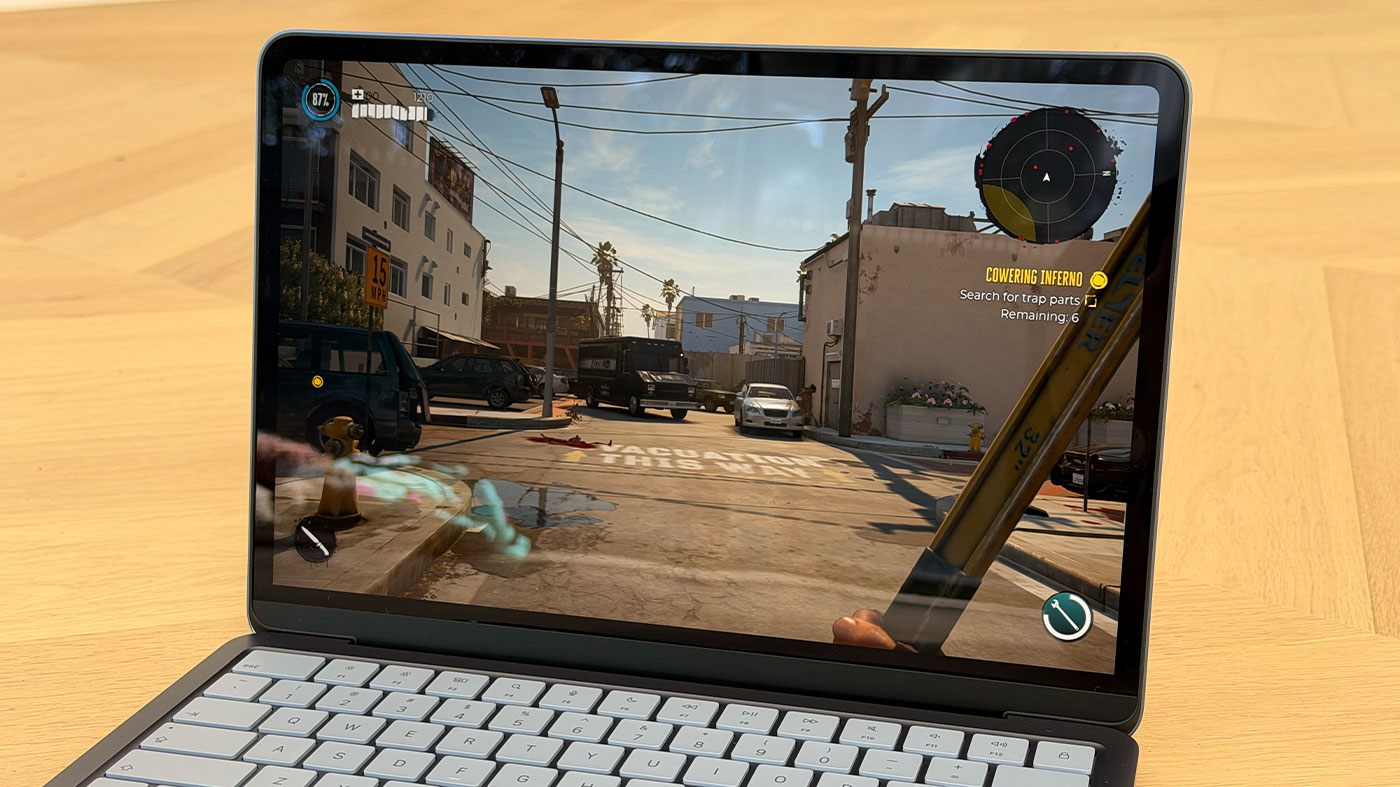Click the weapon durability bar under the medkit
This screenshot has width=1400, height=787.
click(387, 112)
